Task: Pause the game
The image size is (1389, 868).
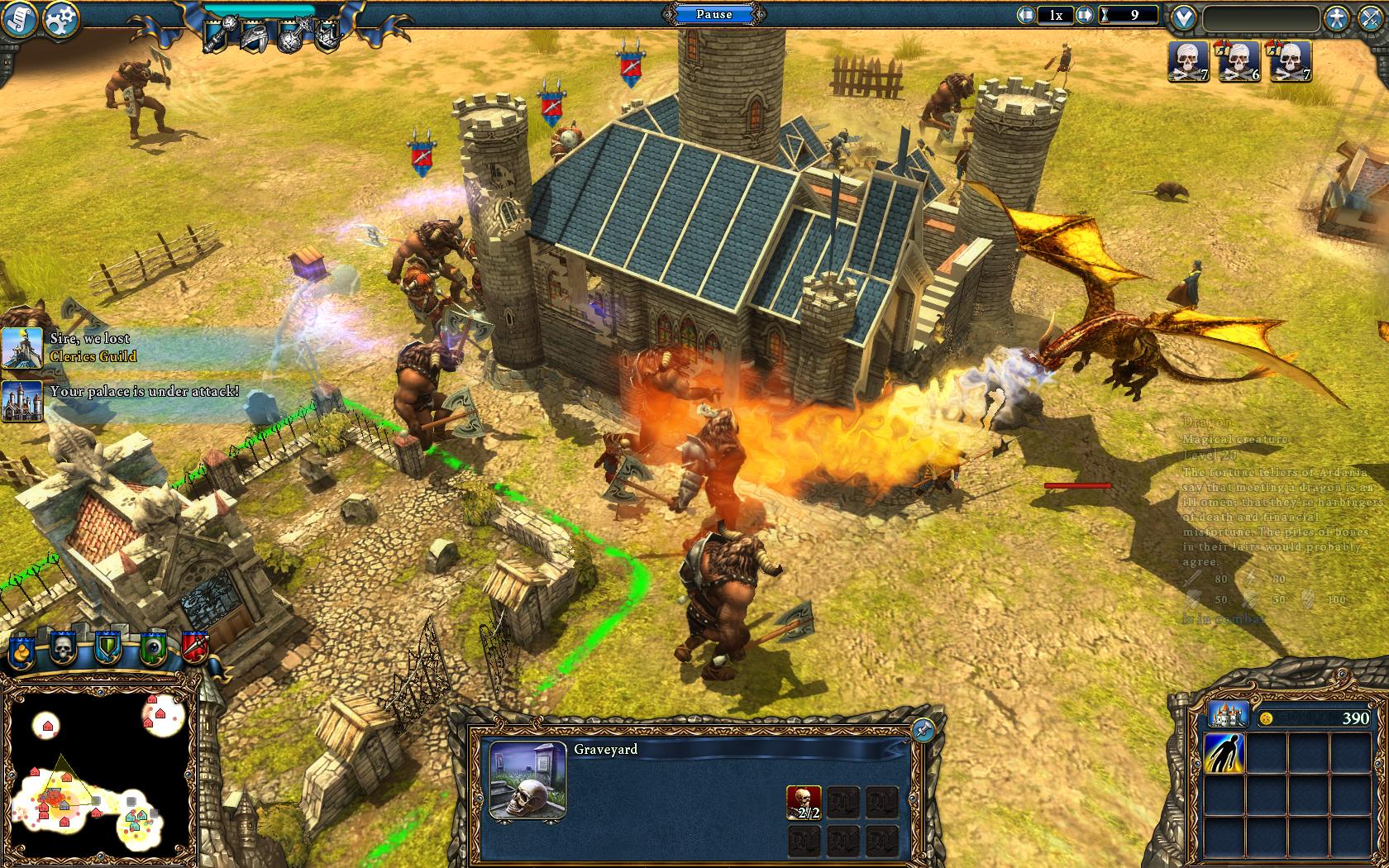Action: point(714,14)
